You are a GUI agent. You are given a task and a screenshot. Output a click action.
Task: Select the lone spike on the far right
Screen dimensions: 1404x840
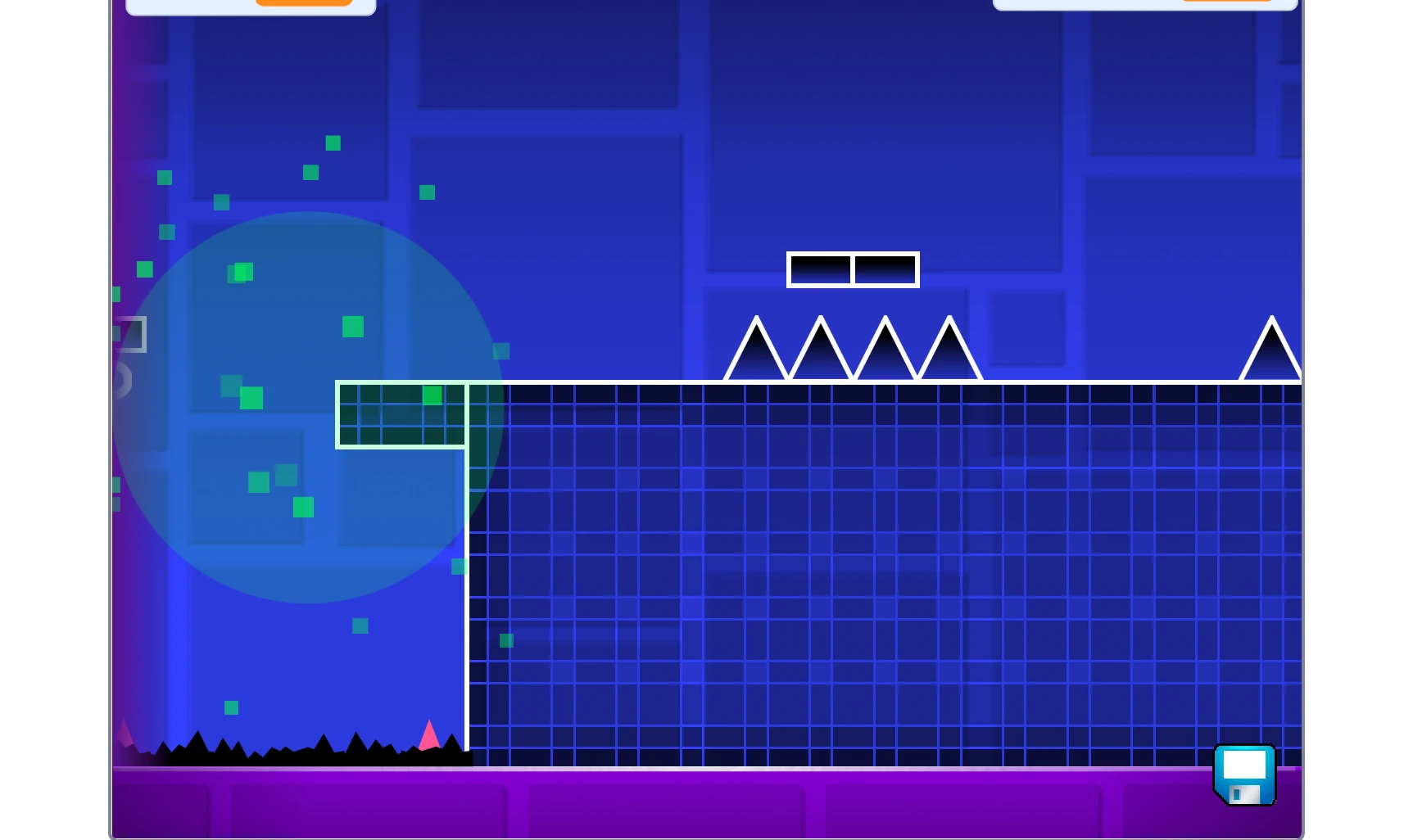click(x=1270, y=356)
